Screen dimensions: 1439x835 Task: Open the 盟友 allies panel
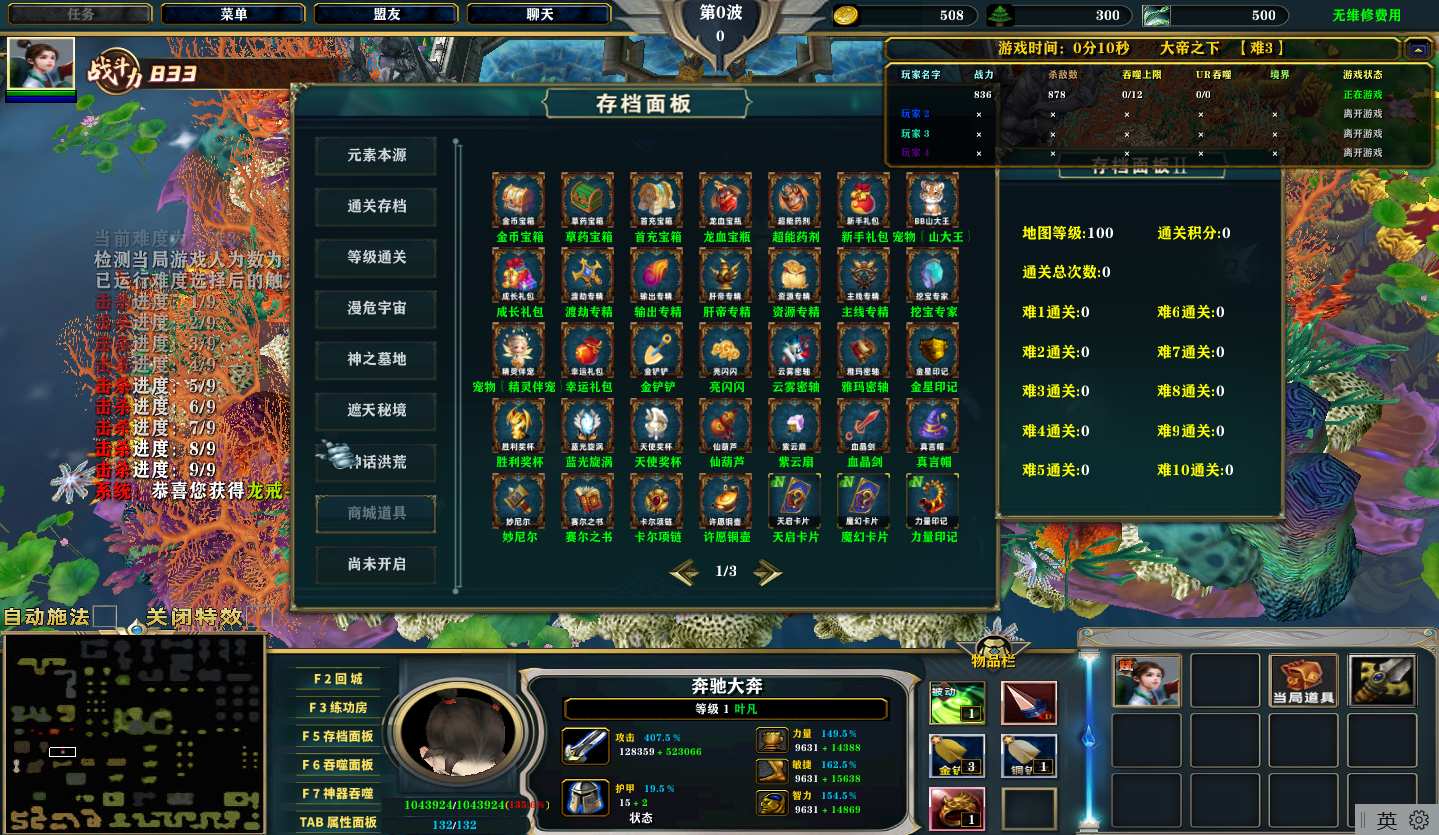386,14
